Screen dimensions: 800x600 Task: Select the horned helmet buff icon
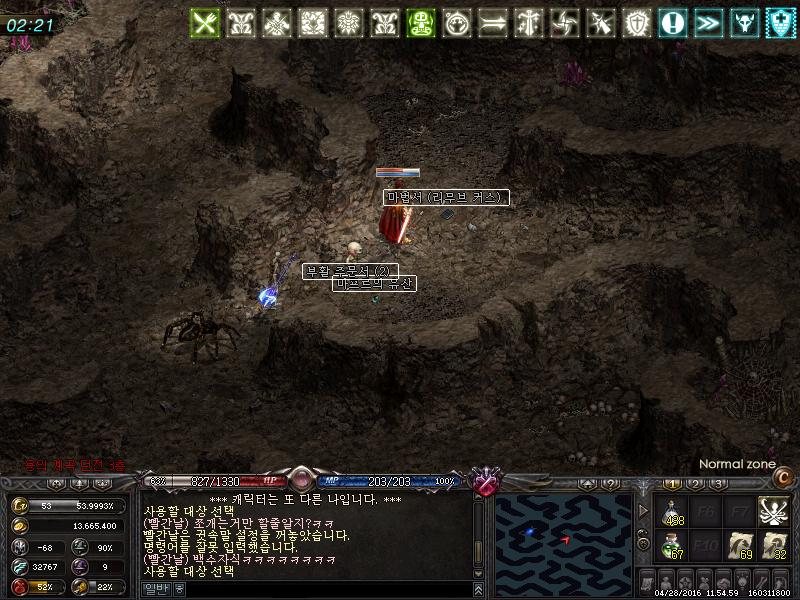(x=745, y=23)
